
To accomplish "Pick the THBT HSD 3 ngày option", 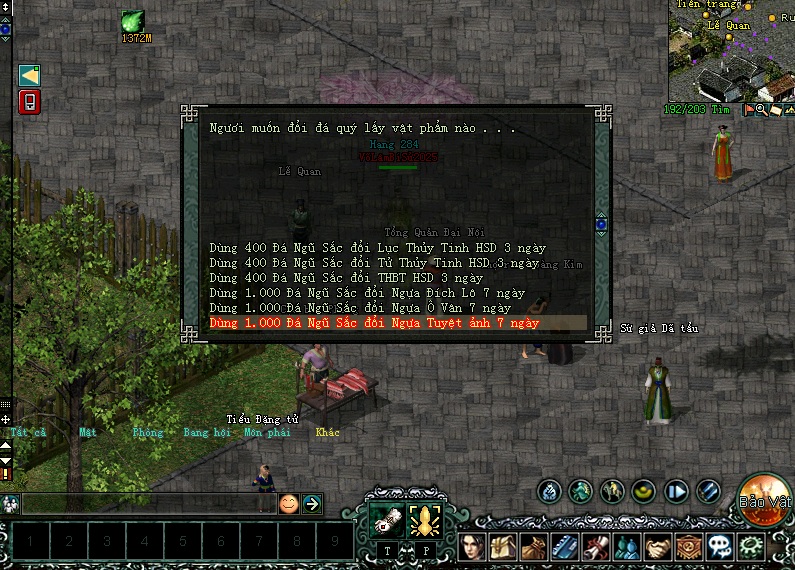I will click(346, 277).
